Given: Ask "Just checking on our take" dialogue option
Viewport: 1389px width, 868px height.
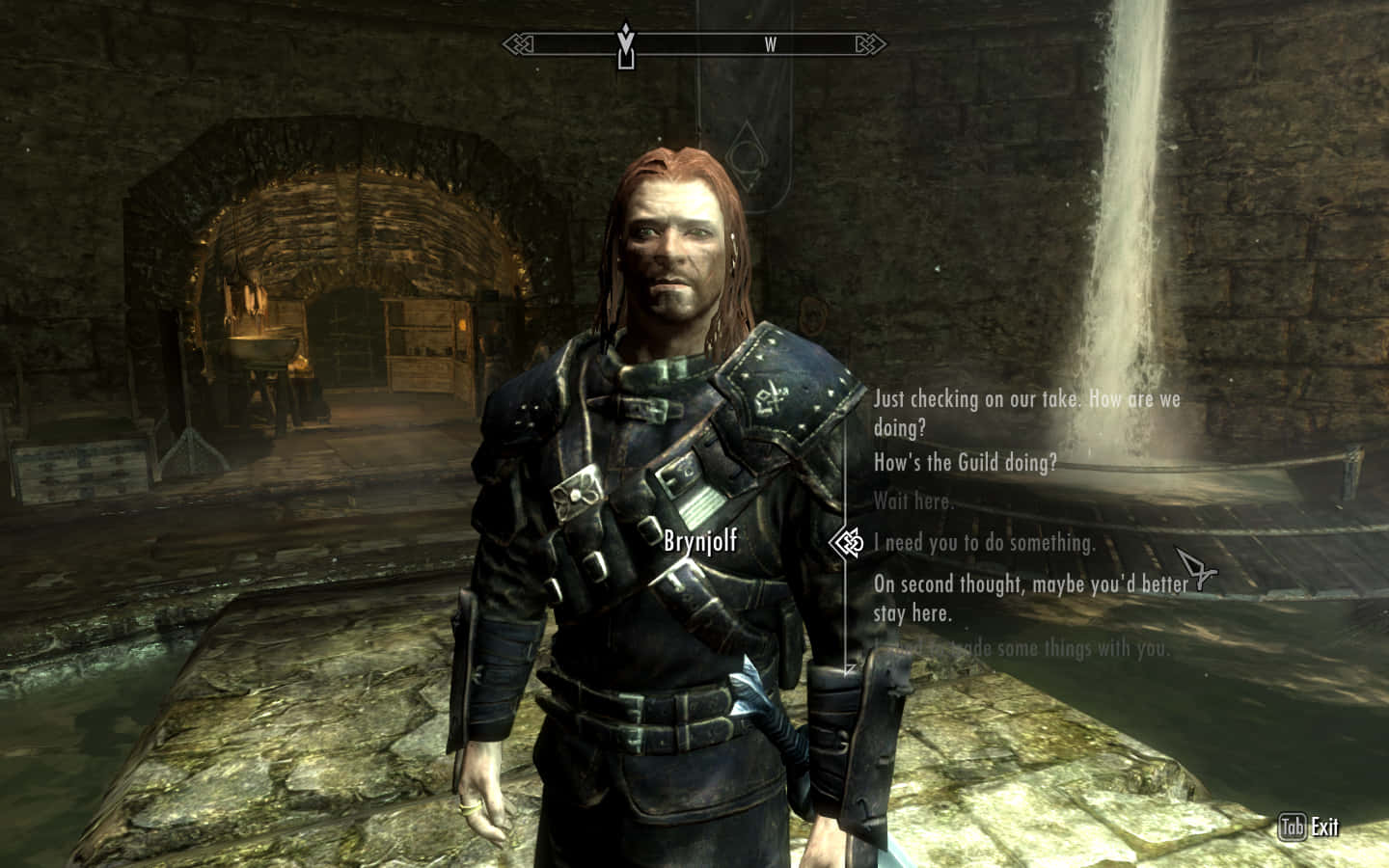Looking at the screenshot, I should click(1026, 412).
